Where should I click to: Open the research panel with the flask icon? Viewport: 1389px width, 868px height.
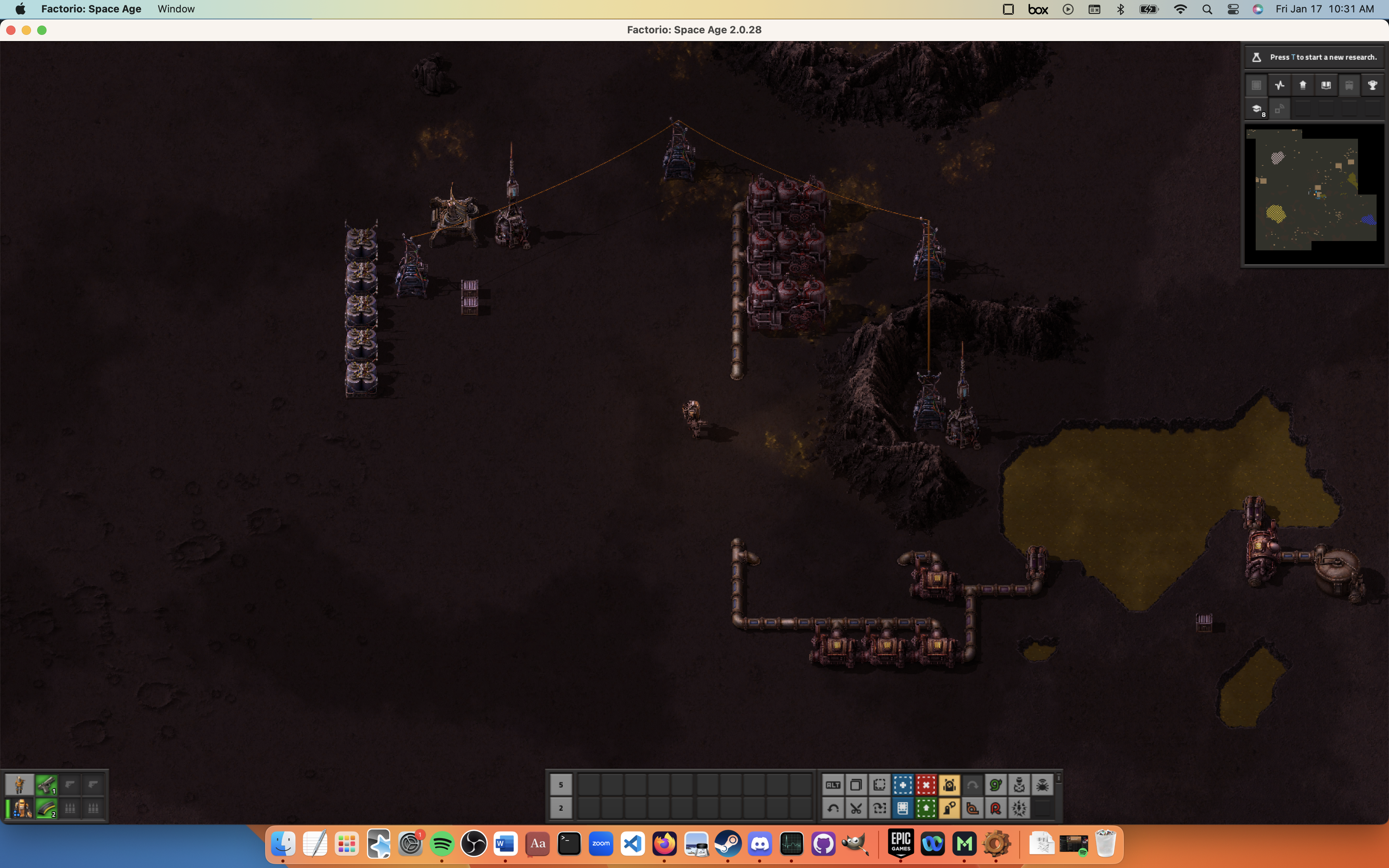pyautogui.click(x=1256, y=57)
